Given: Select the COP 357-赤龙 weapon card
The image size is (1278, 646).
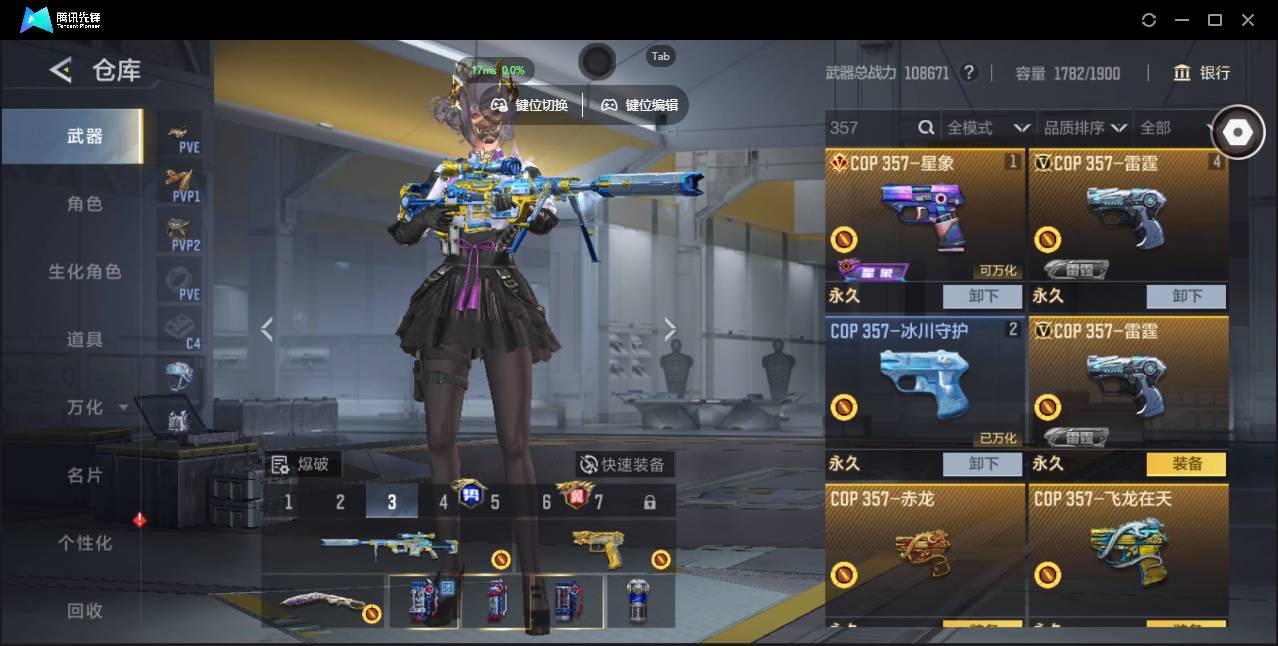Looking at the screenshot, I should coord(925,550).
